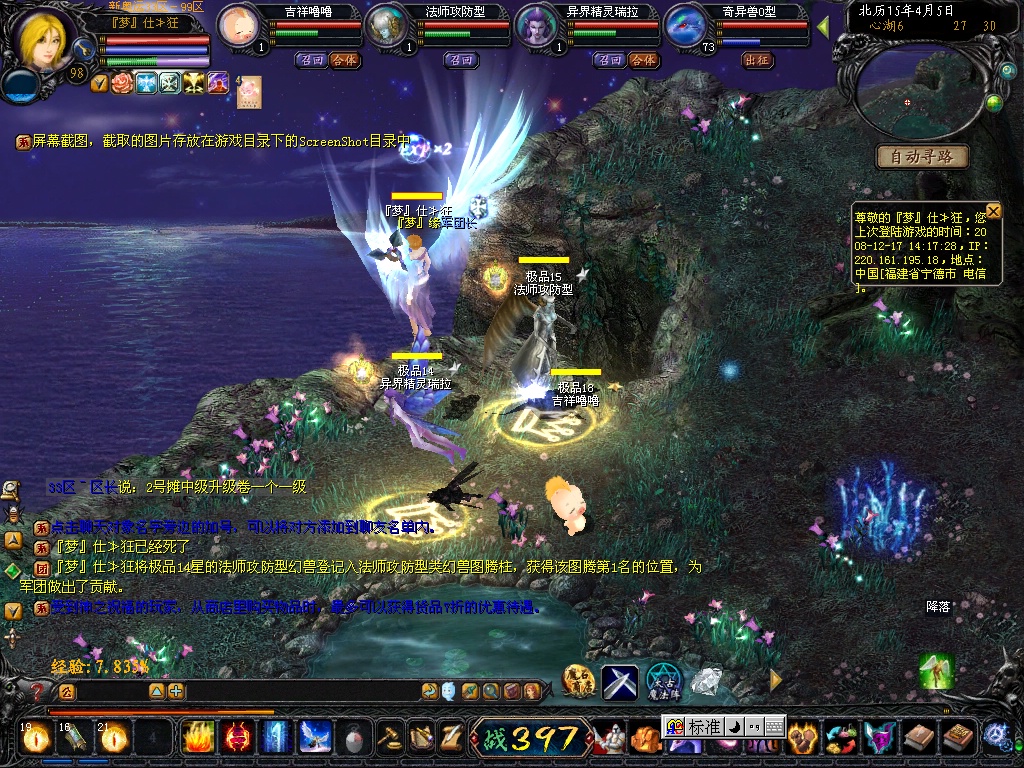The height and width of the screenshot is (768, 1024).
Task: Activate the flame skill in the hotbar
Action: click(197, 737)
